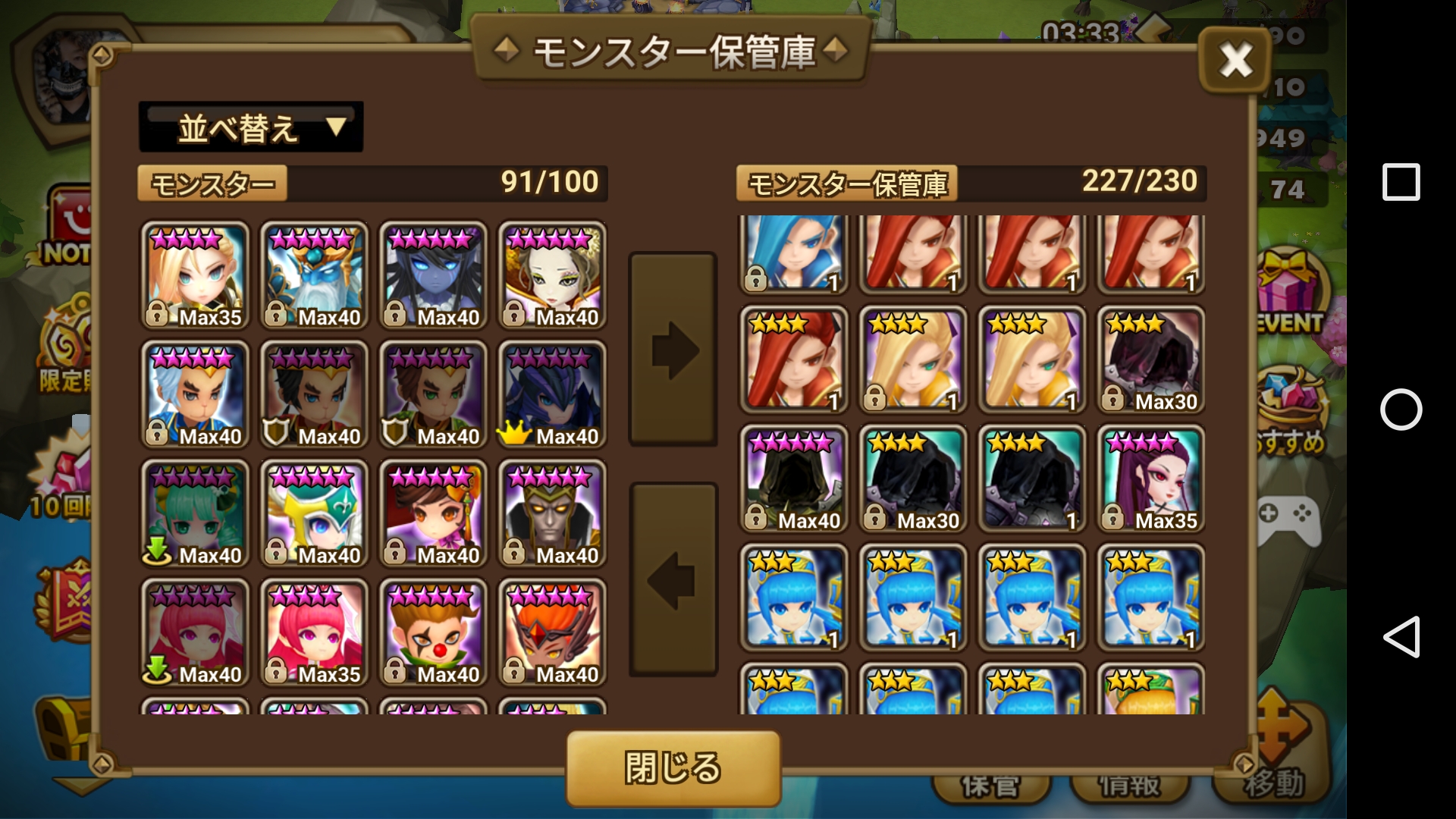Screen dimensions: 1456x819
Task: Select the blue bearded sea king monster
Action: point(314,275)
